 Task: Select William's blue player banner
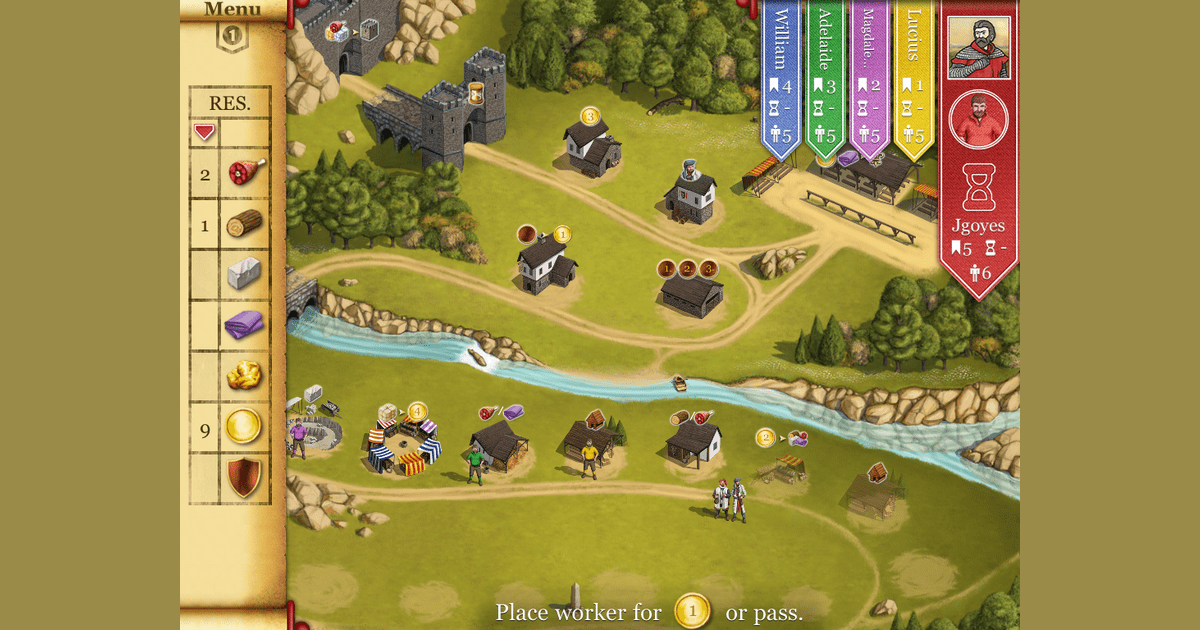coord(782,80)
